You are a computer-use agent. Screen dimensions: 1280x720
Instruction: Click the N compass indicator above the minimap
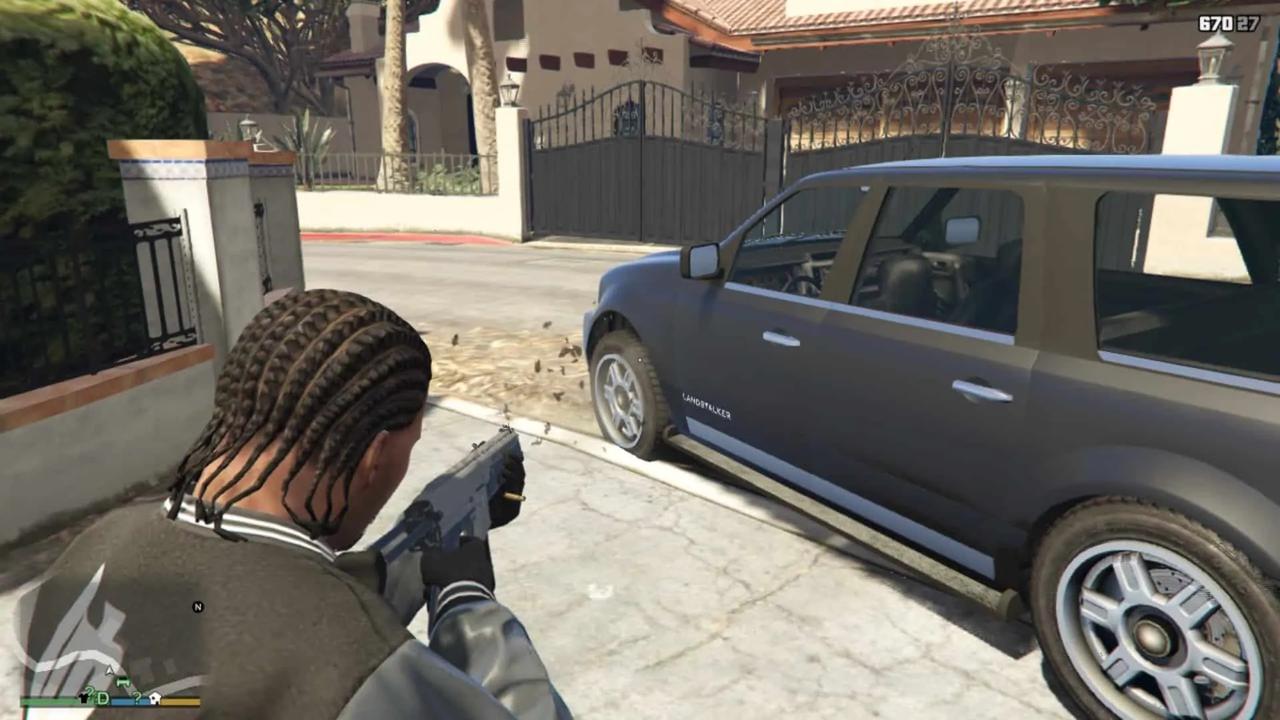pyautogui.click(x=198, y=607)
